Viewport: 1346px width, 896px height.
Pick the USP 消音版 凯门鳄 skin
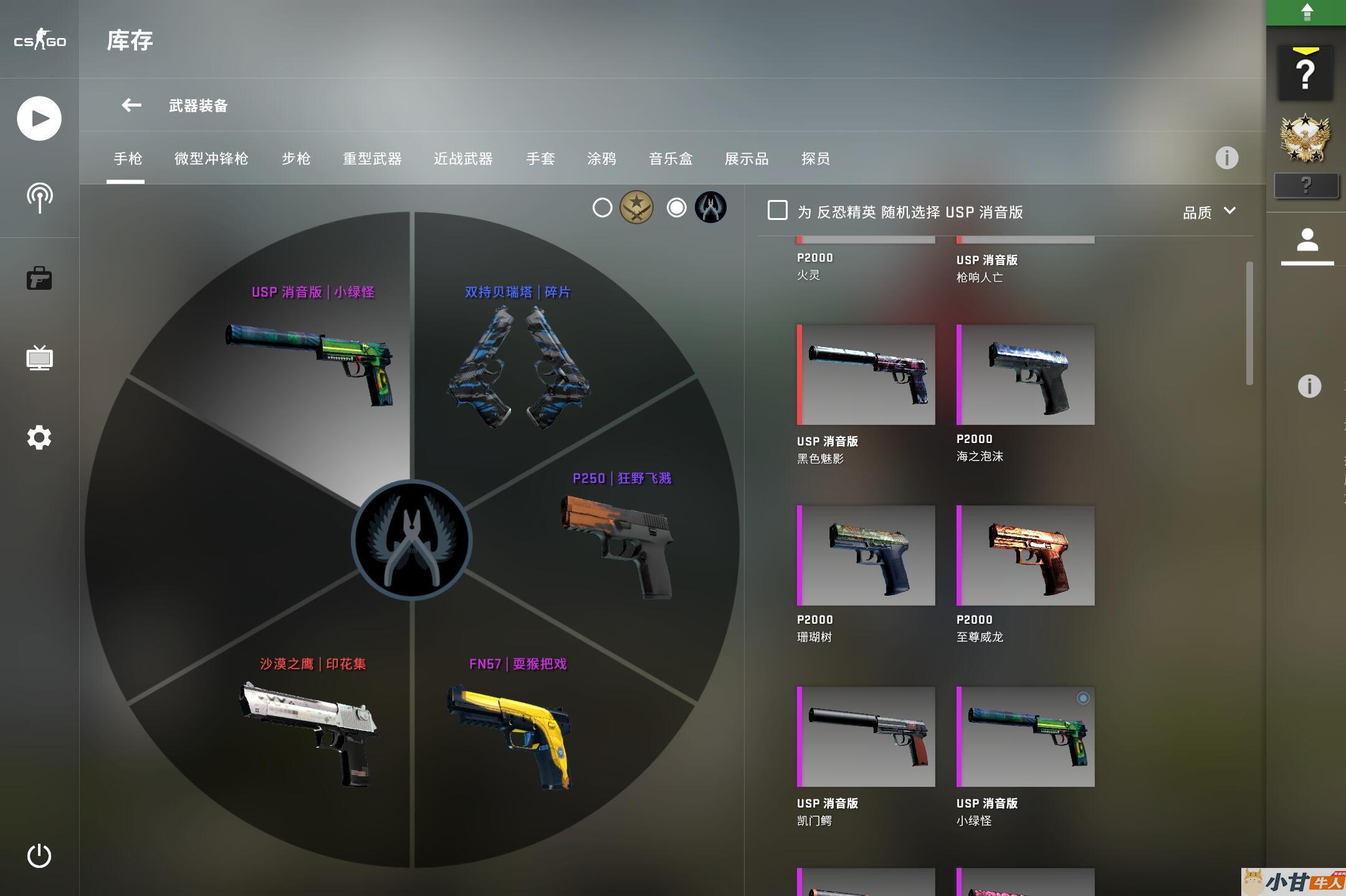click(866, 736)
